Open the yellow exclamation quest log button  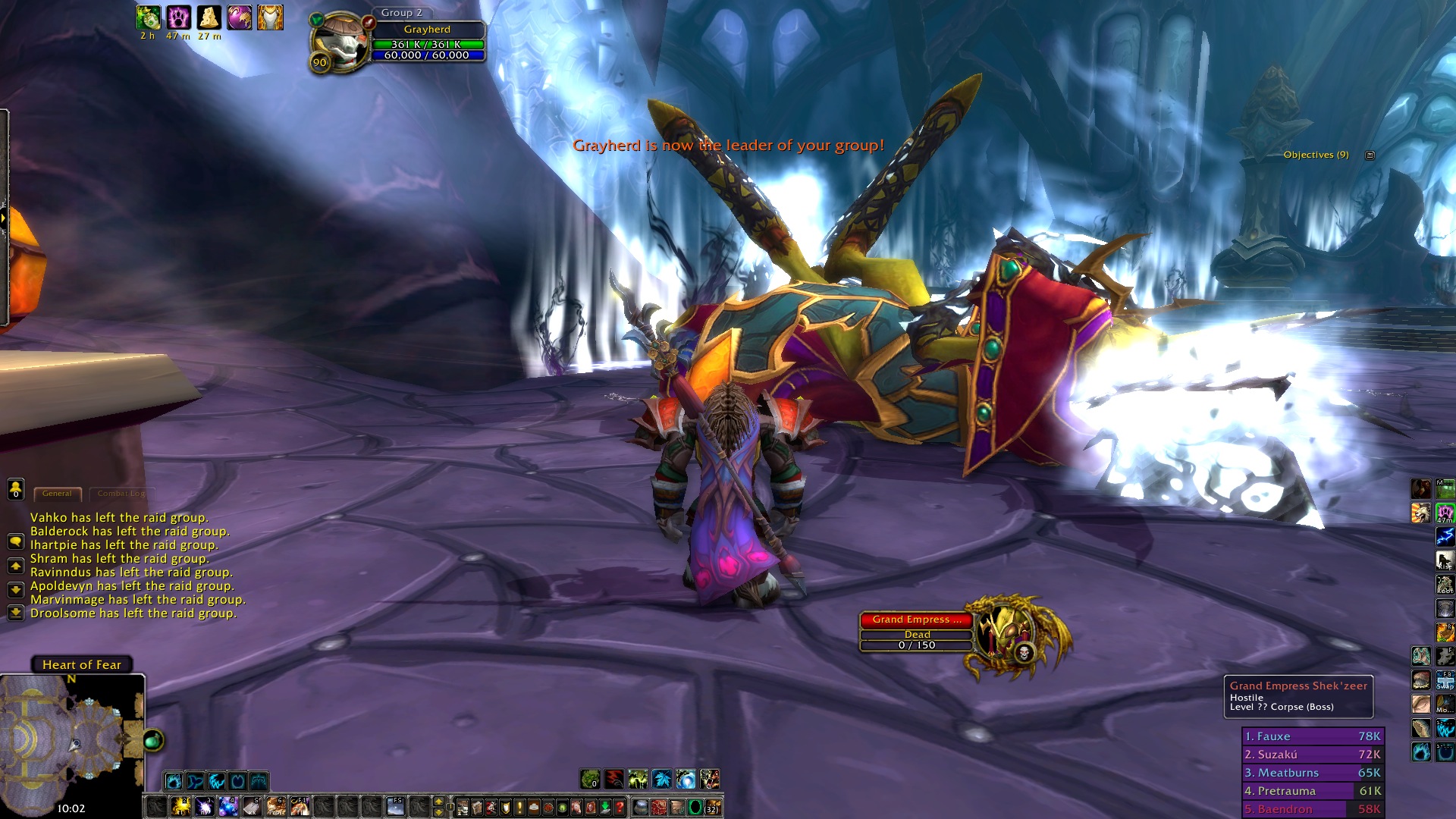tap(519, 808)
